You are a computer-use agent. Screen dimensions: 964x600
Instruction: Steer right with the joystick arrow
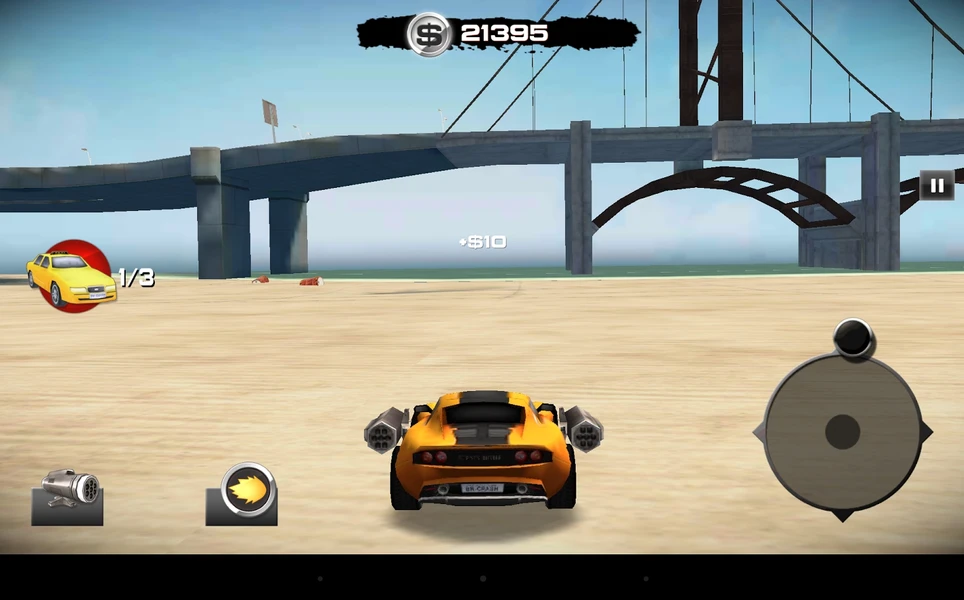[926, 432]
